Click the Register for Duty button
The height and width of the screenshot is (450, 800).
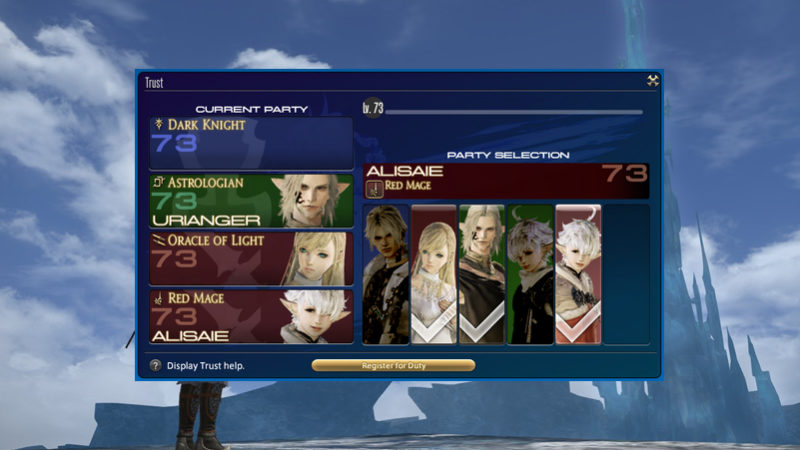point(393,366)
